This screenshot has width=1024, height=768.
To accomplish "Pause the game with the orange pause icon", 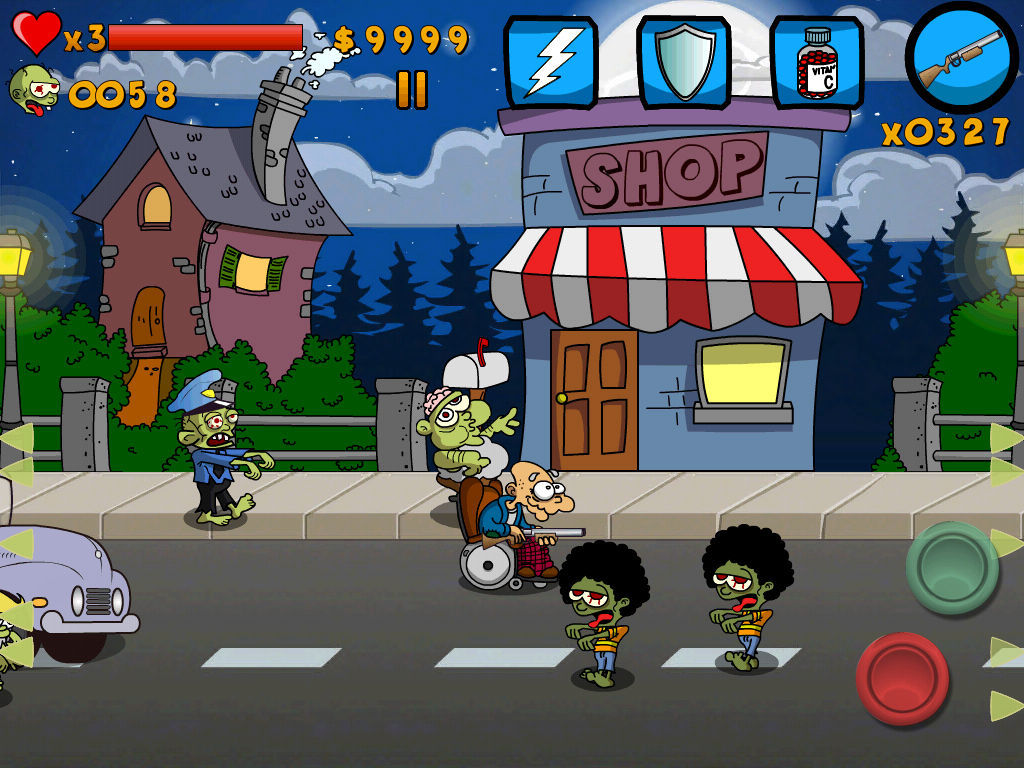I will 411,90.
